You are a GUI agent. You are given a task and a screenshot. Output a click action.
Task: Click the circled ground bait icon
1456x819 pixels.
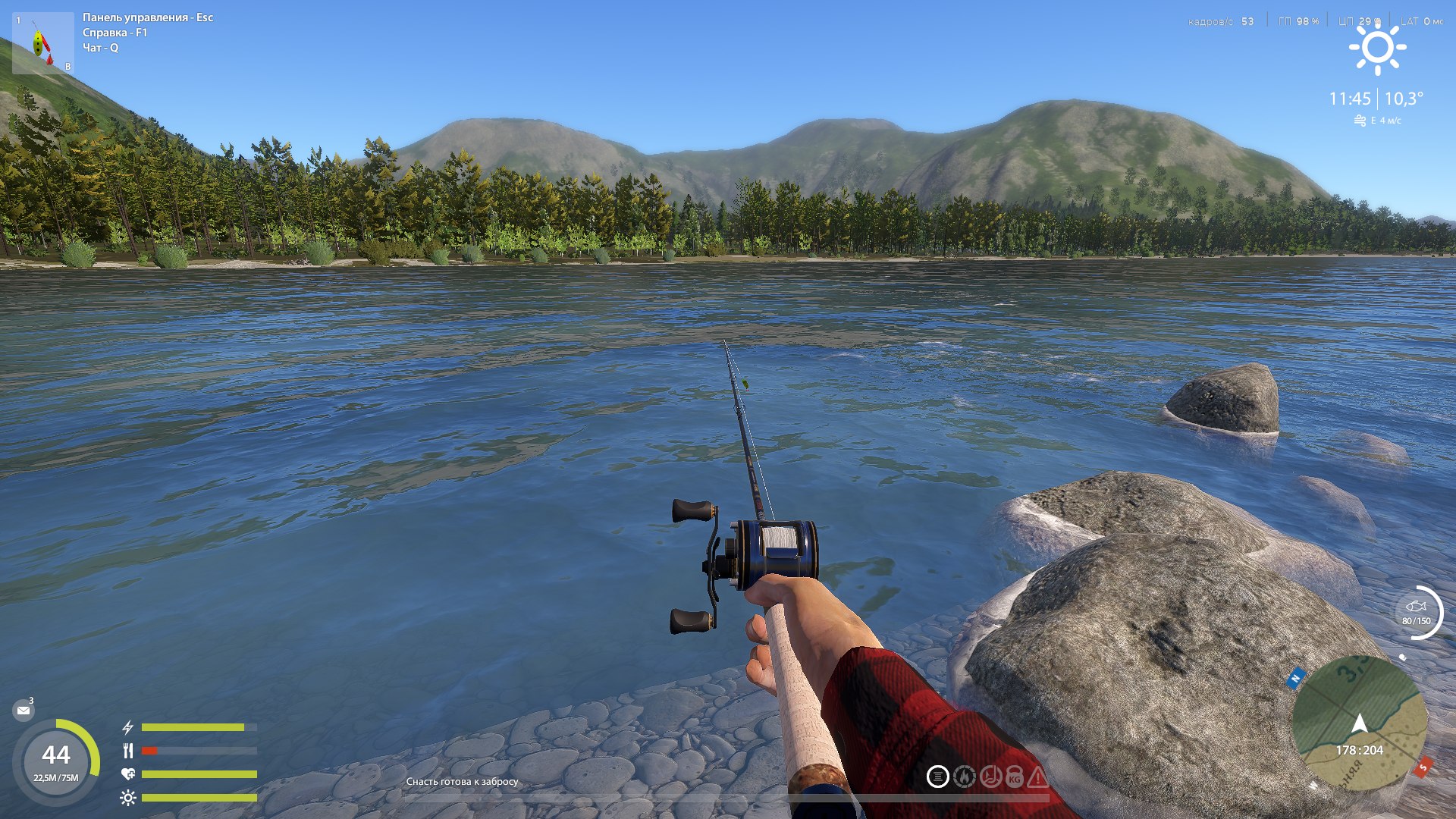coord(938,777)
